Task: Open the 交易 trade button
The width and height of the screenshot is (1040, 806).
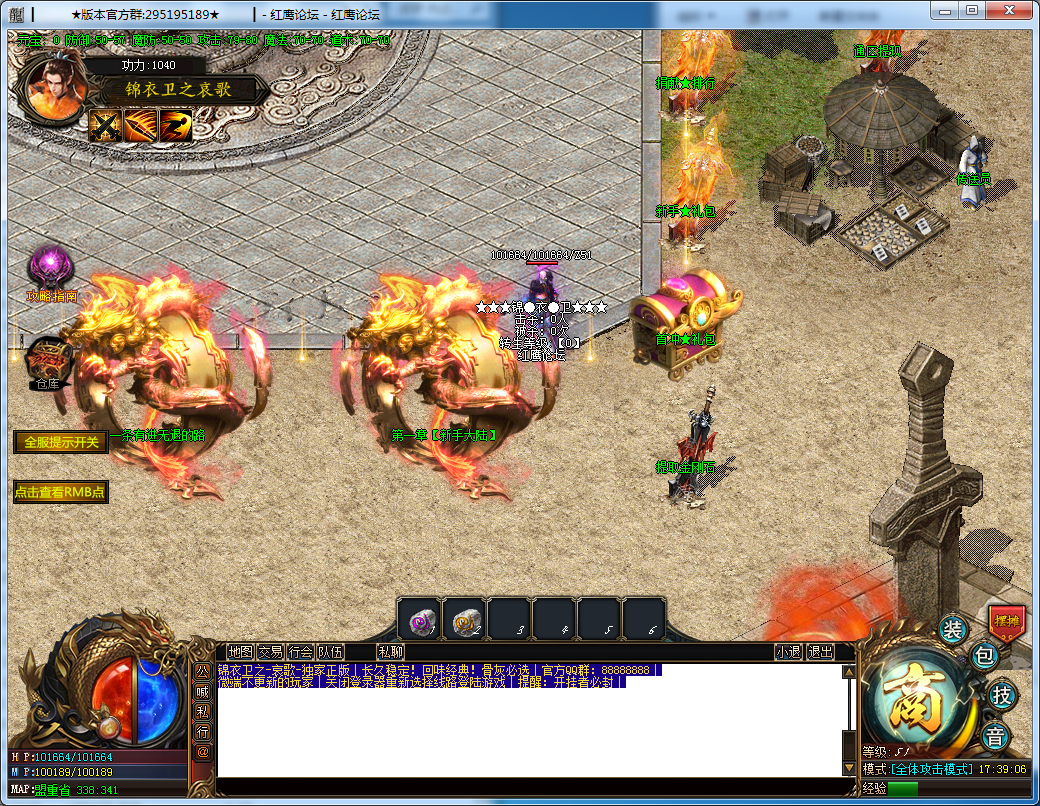Action: (270, 652)
